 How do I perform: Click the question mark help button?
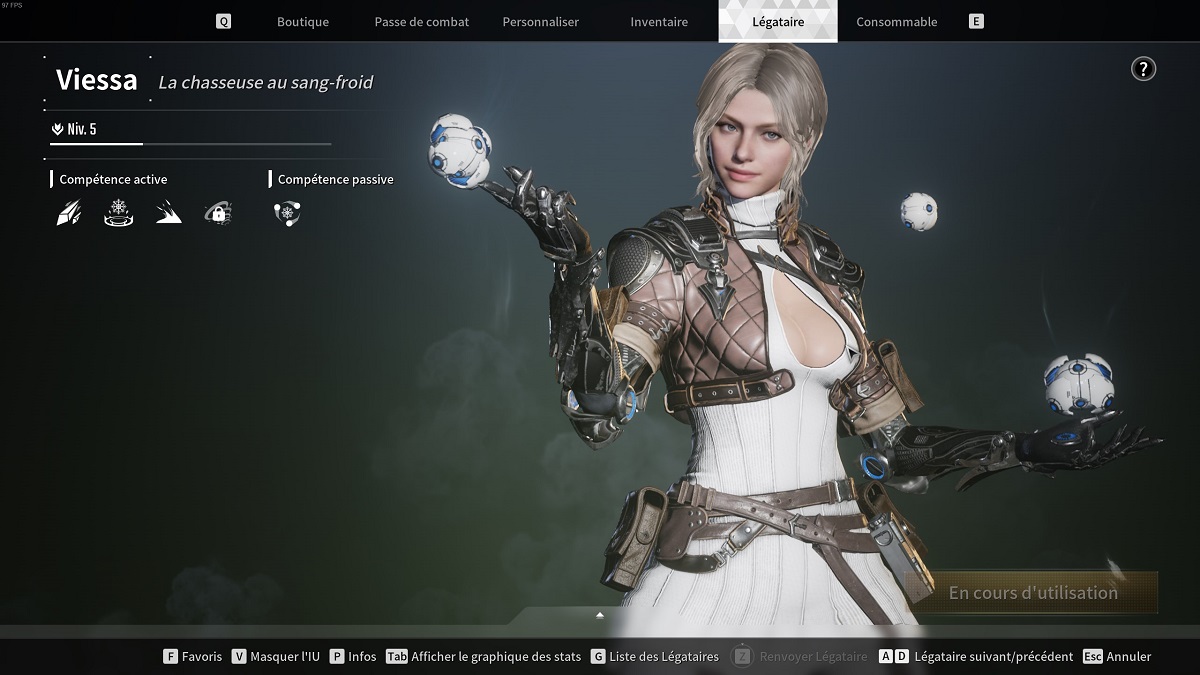(1143, 69)
